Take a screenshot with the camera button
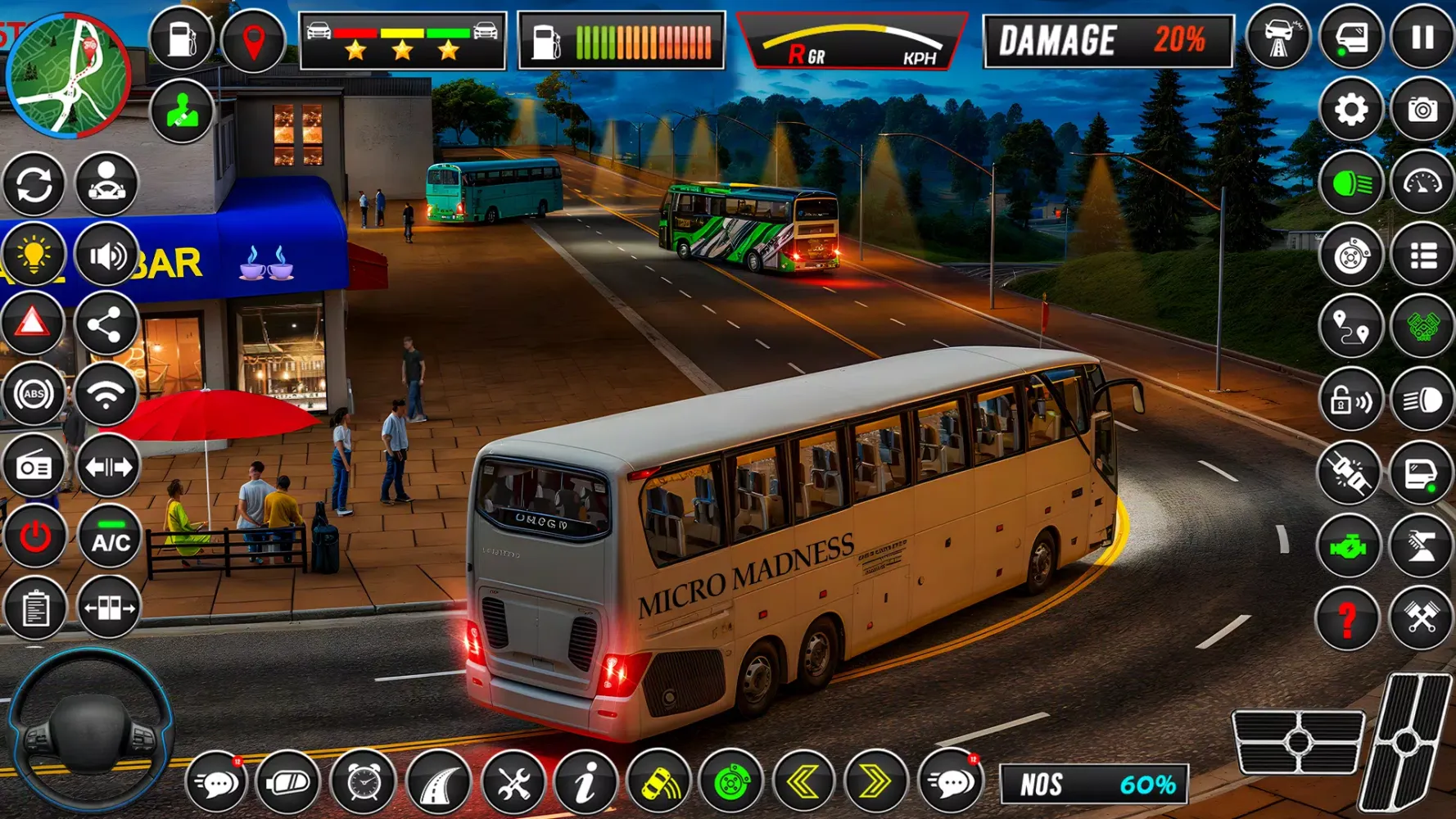This screenshot has width=1456, height=819. click(1422, 110)
